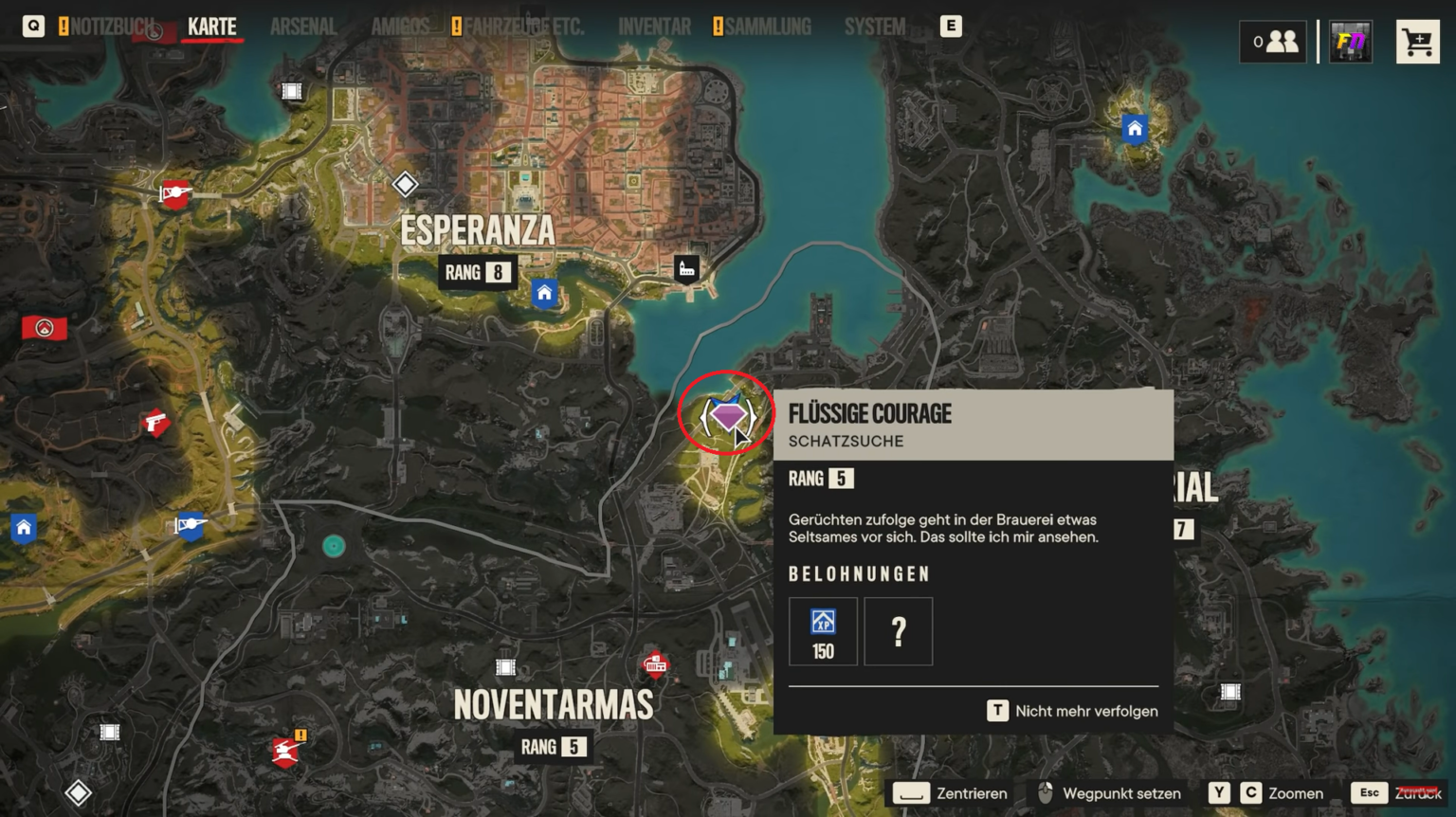Click the teal circle map marker
Viewport: 1456px width, 817px height.
tap(334, 546)
